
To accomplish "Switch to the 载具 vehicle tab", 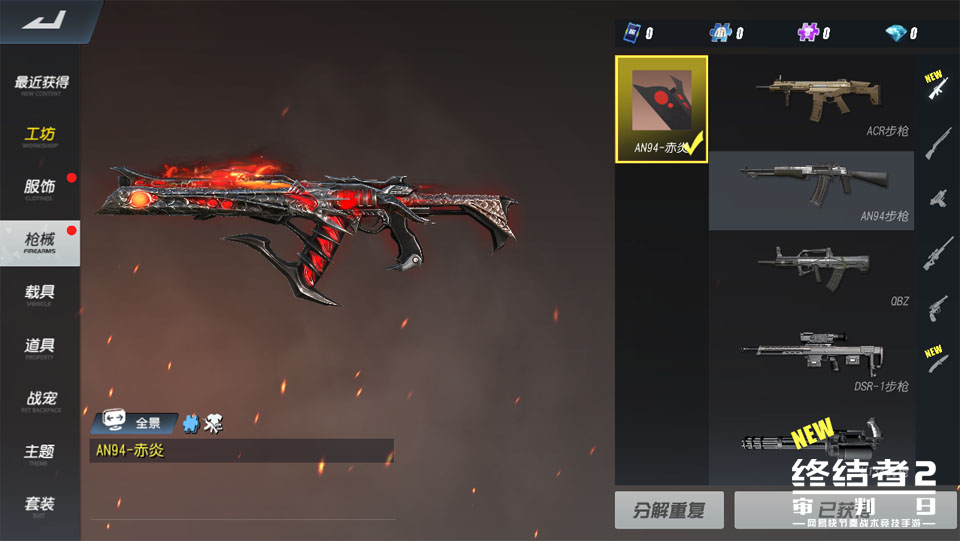I will (41, 294).
